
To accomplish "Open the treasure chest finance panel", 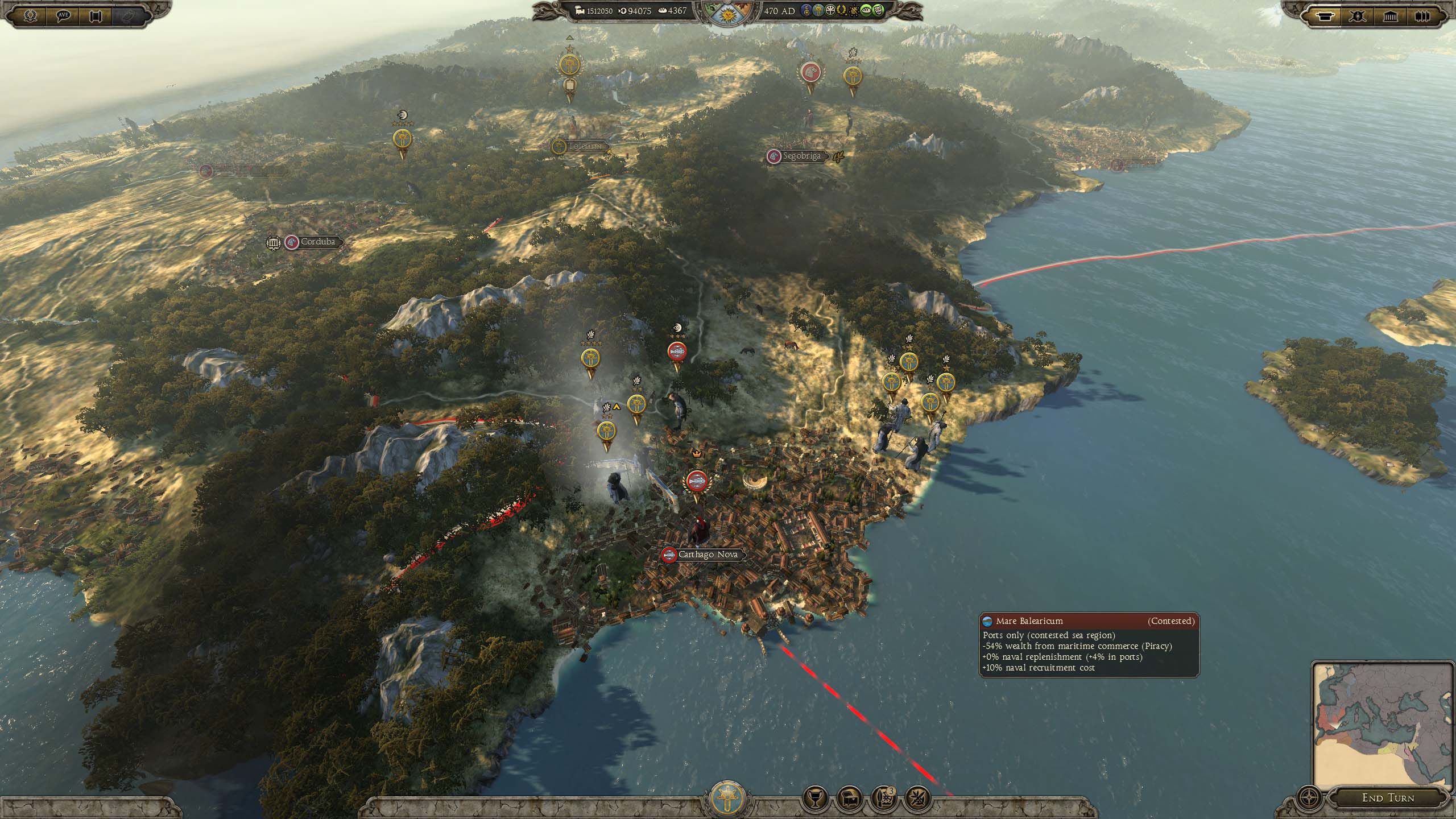I will click(x=850, y=799).
